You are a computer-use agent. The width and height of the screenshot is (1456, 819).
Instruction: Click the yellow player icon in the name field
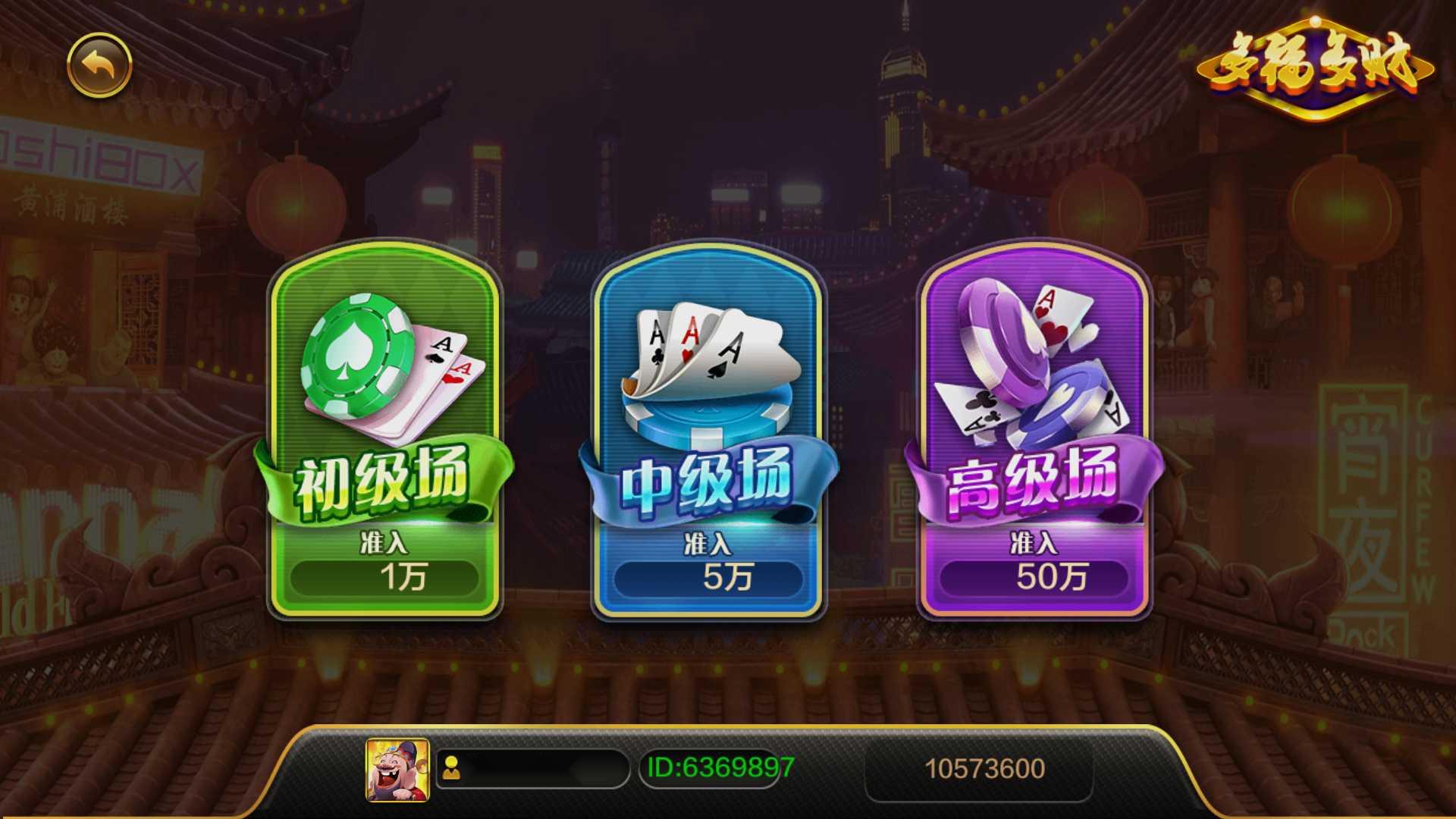pos(450,768)
